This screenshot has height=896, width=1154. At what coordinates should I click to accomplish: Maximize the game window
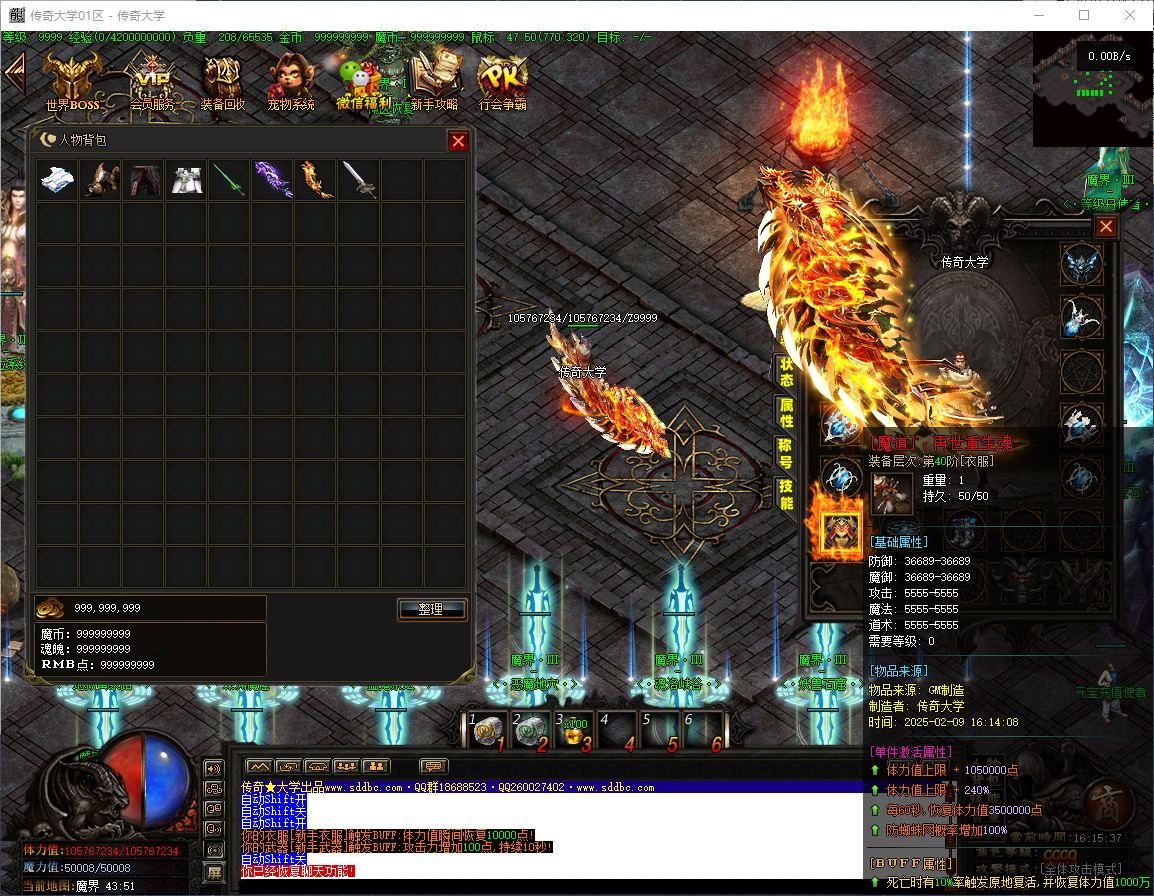point(1084,15)
